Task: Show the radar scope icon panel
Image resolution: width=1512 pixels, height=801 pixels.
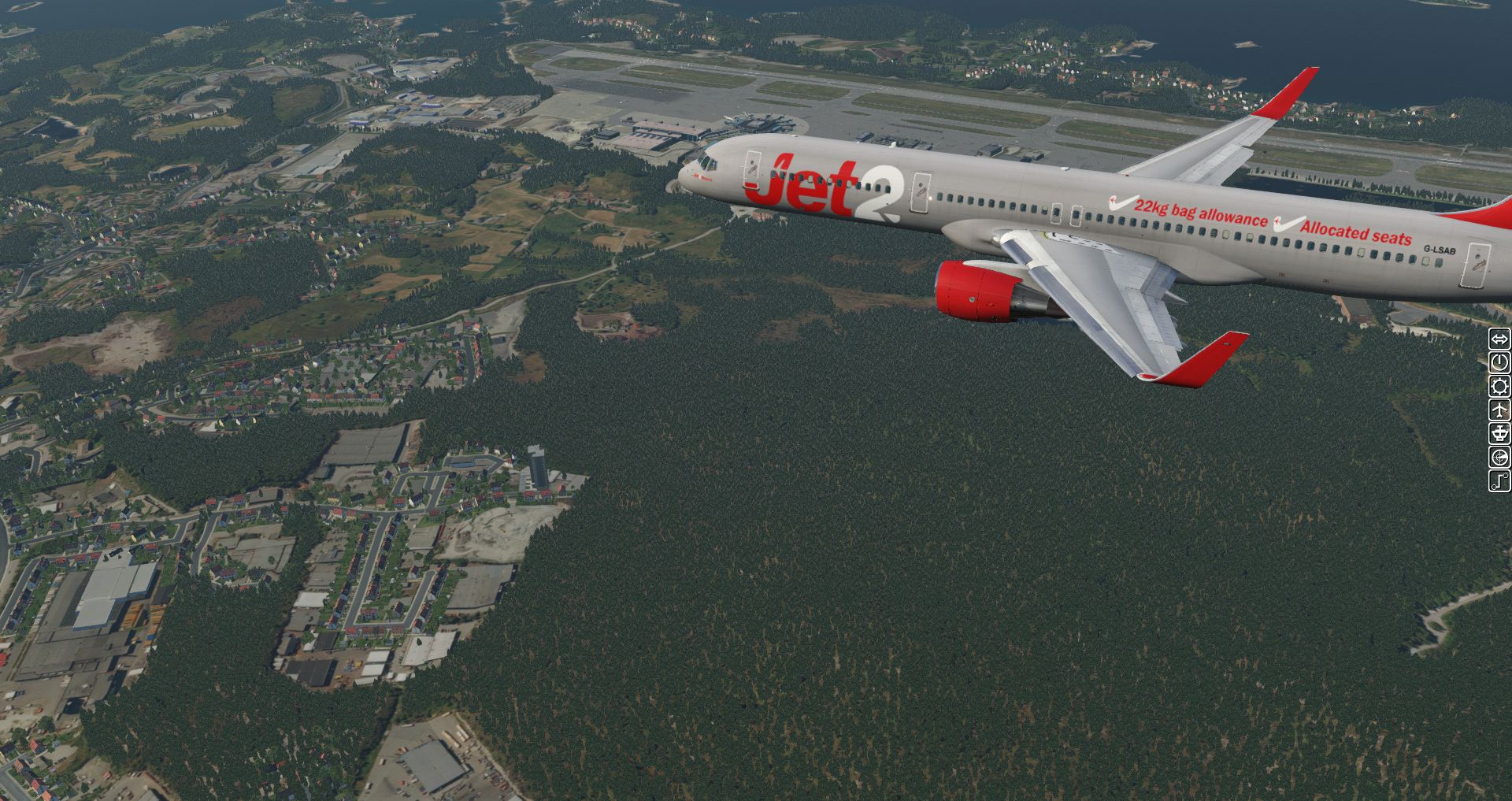Action: 1499,457
